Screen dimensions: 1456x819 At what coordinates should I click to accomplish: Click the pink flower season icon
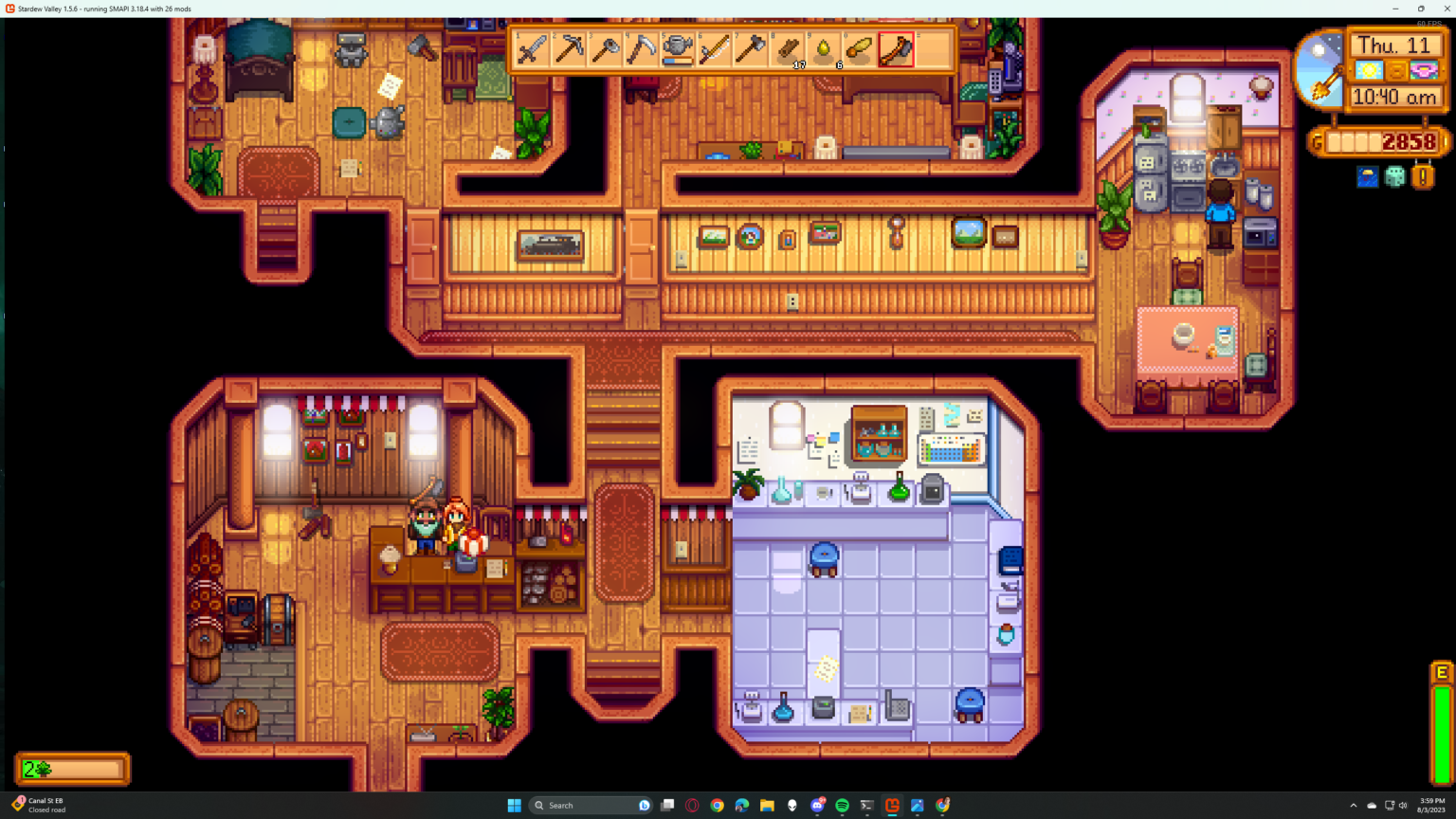click(1423, 71)
